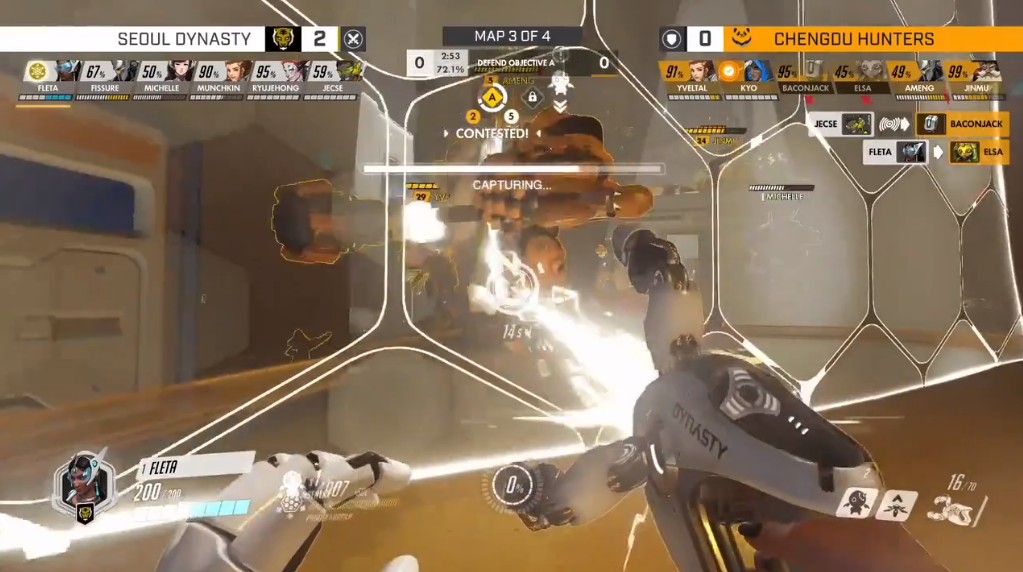Viewport: 1023px width, 572px height.
Task: Select FISSURE's player portrait
Action: click(125, 72)
